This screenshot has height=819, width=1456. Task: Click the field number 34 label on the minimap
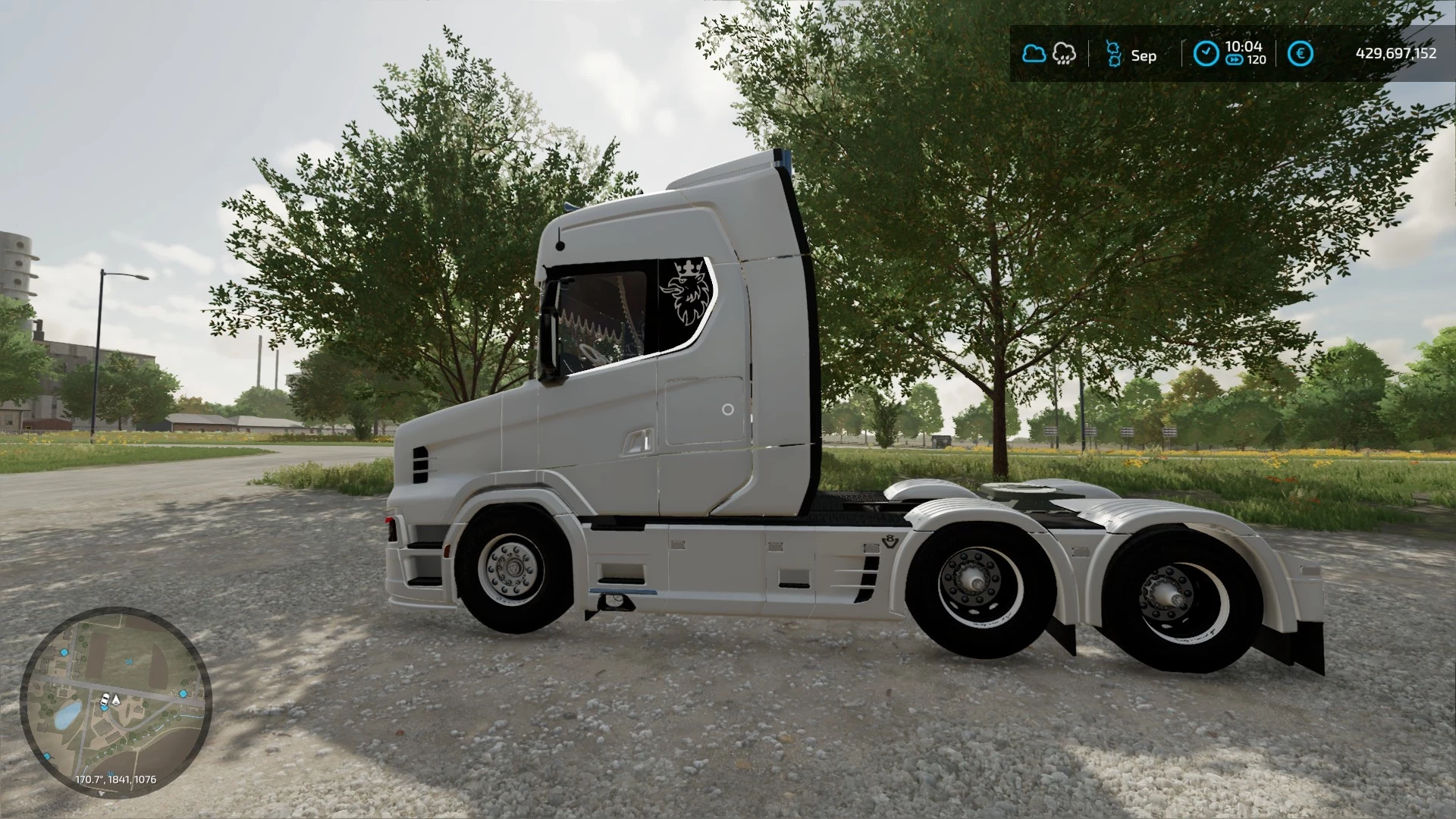(111, 772)
